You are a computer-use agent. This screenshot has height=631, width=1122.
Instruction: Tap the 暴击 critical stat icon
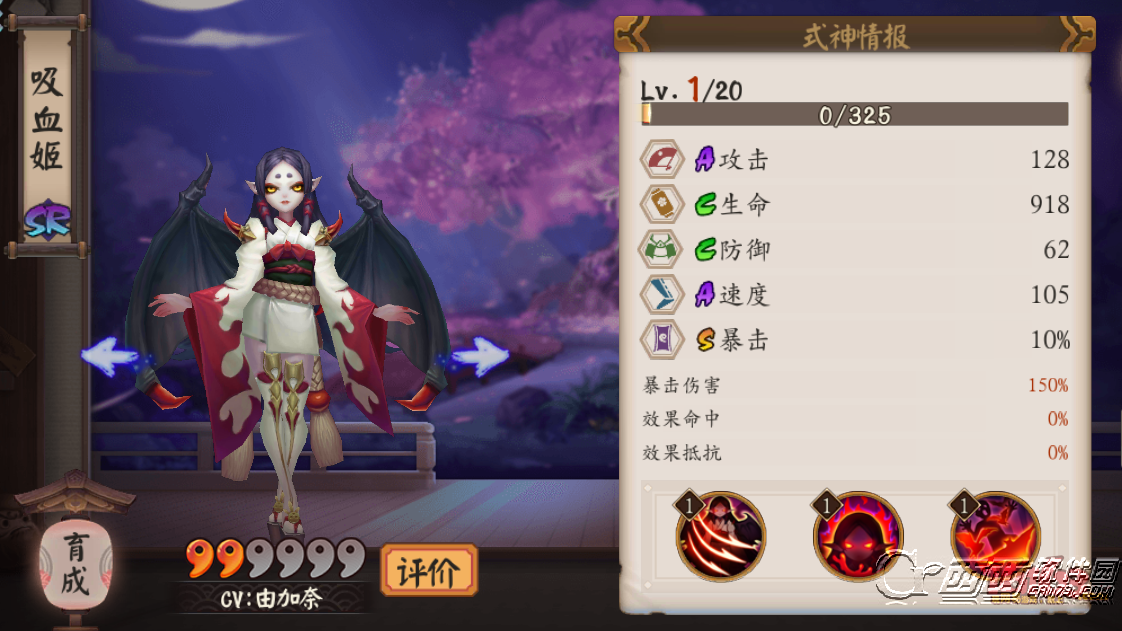[x=662, y=340]
